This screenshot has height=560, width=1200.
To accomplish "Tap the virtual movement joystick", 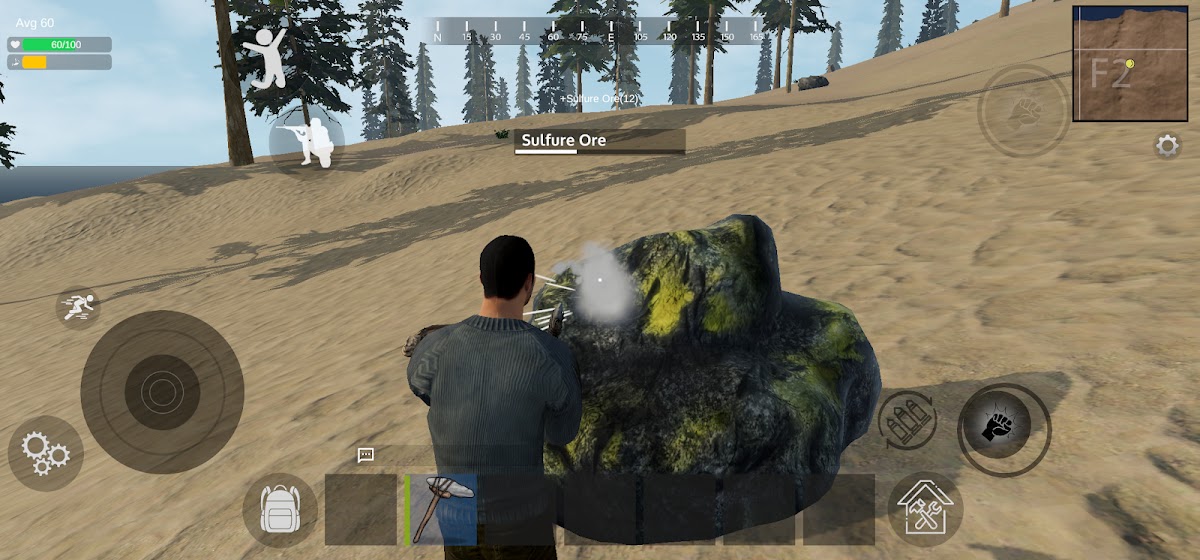I will click(162, 390).
